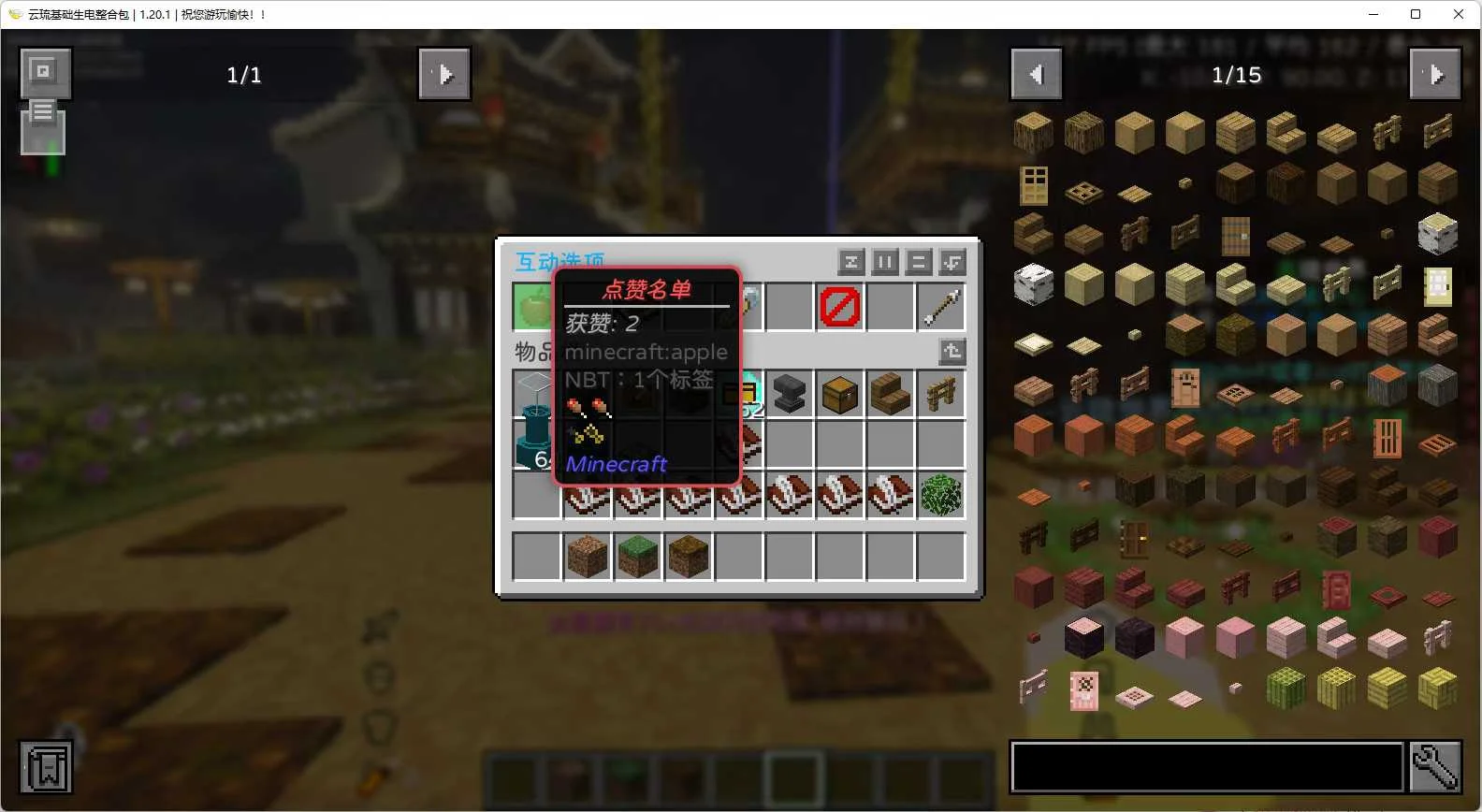Go to previous item list page
Viewport: 1482px width, 812px height.
point(1036,74)
